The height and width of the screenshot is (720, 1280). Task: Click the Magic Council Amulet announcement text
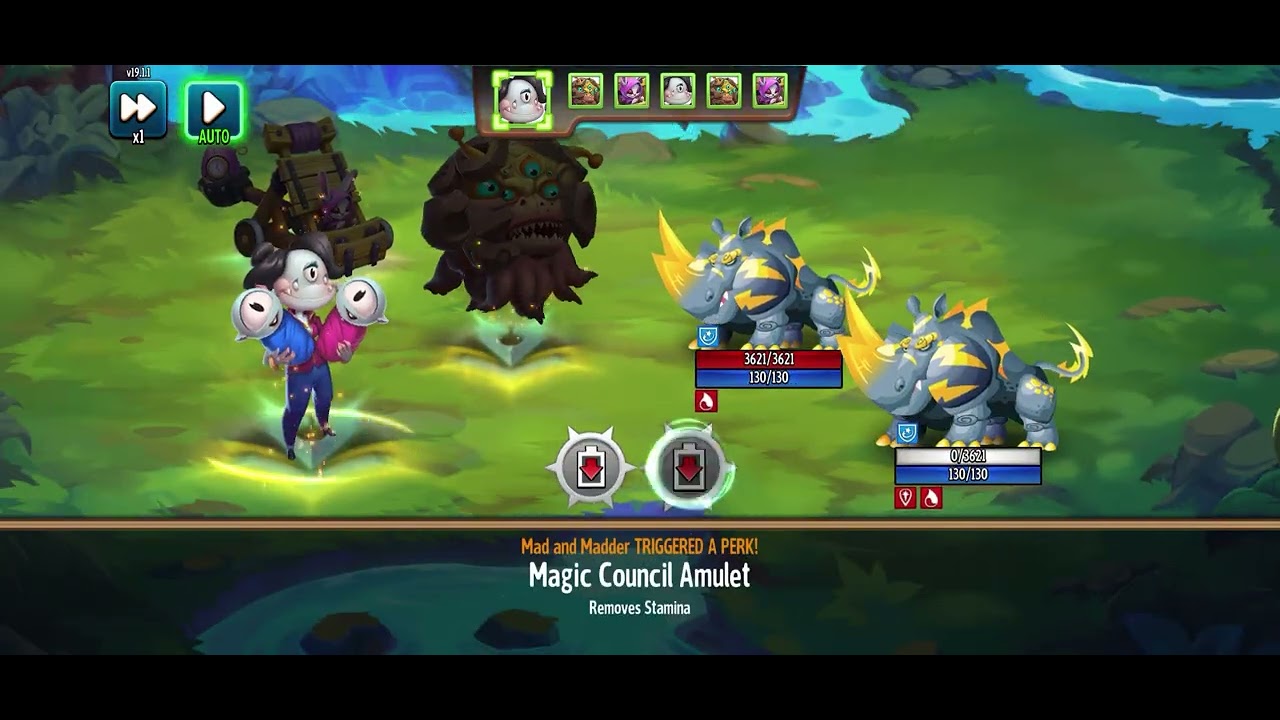pos(641,575)
